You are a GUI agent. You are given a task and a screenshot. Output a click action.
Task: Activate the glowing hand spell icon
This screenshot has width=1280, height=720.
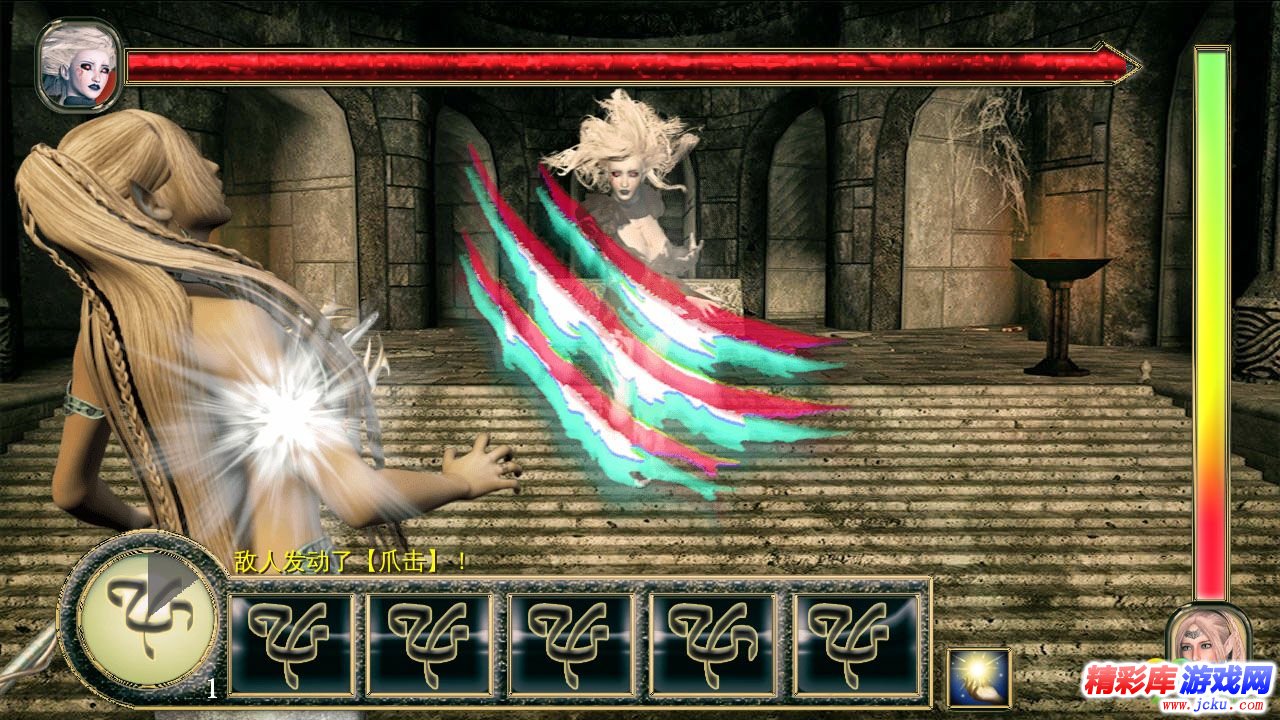(x=979, y=677)
